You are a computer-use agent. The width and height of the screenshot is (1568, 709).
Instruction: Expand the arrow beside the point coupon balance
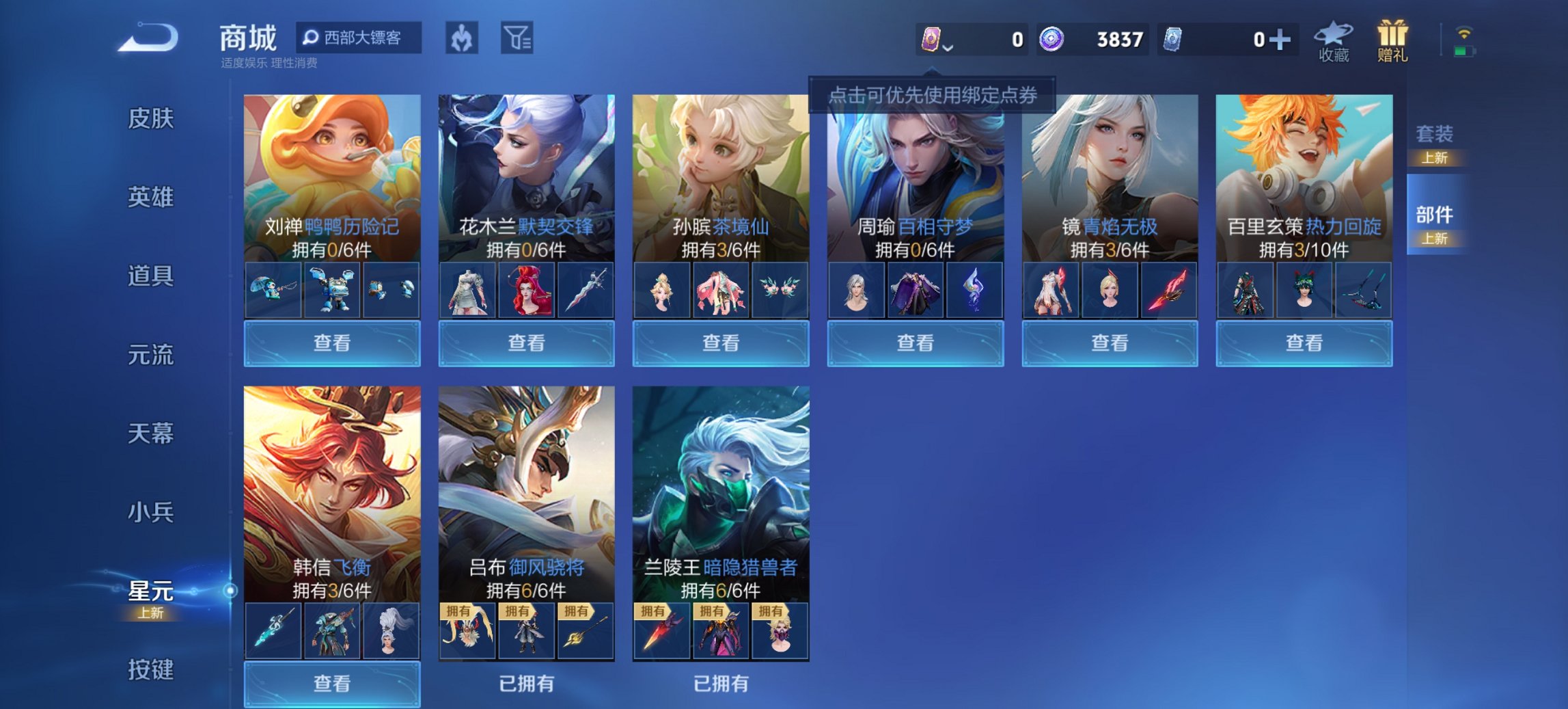949,48
